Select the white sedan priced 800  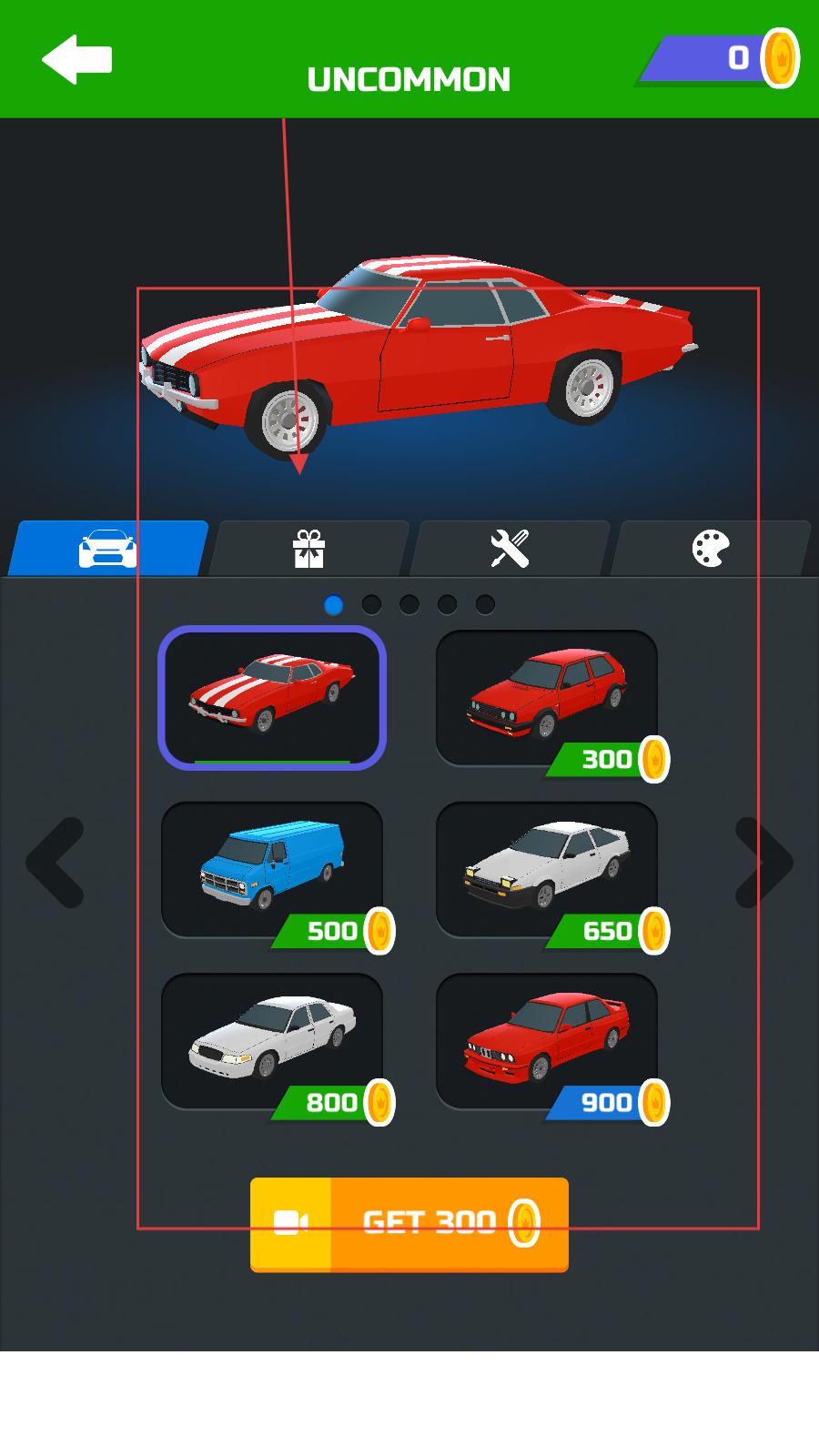pyautogui.click(x=272, y=1041)
